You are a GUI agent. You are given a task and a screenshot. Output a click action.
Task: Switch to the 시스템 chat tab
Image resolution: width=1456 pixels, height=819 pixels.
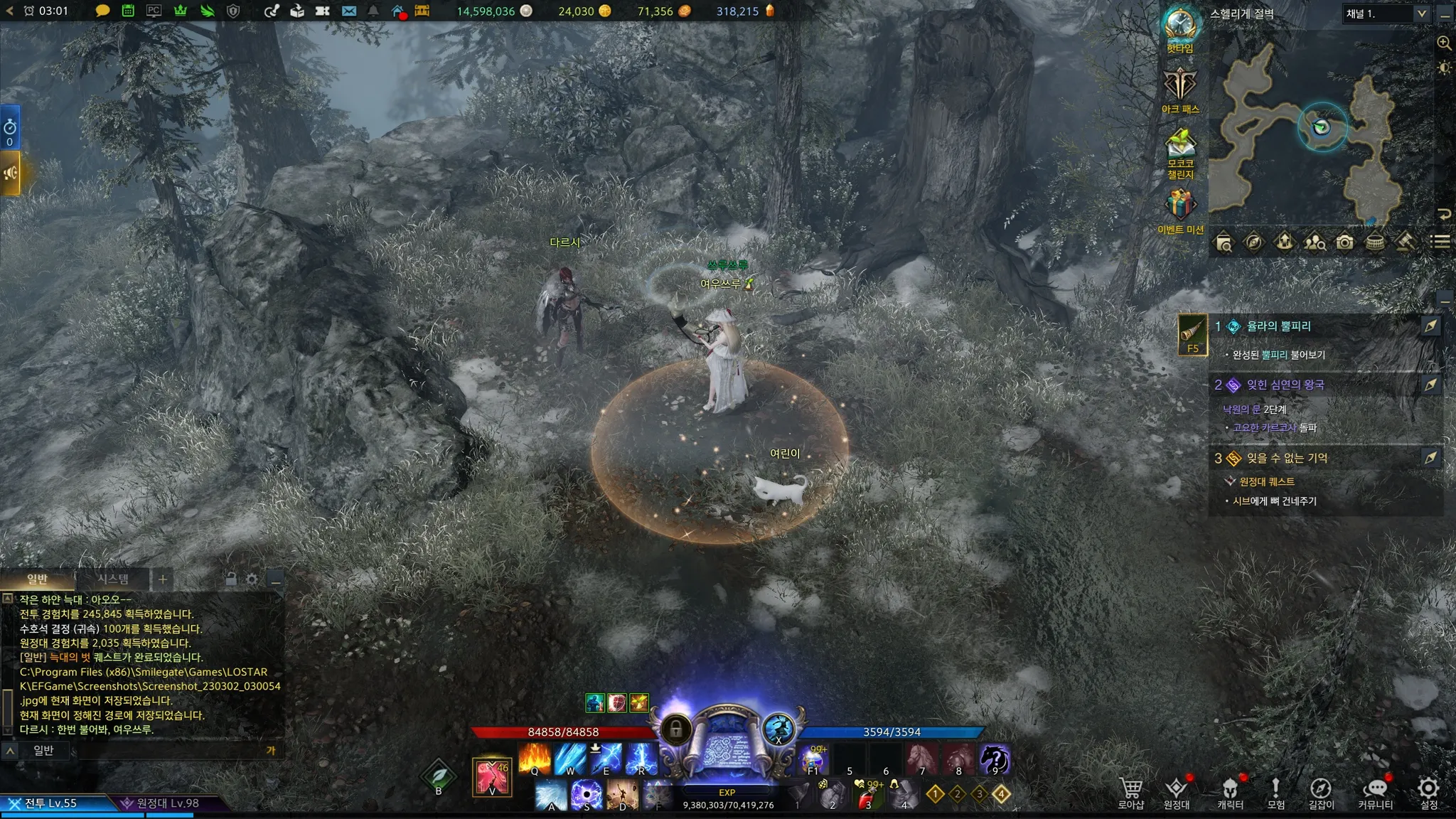pyautogui.click(x=113, y=579)
